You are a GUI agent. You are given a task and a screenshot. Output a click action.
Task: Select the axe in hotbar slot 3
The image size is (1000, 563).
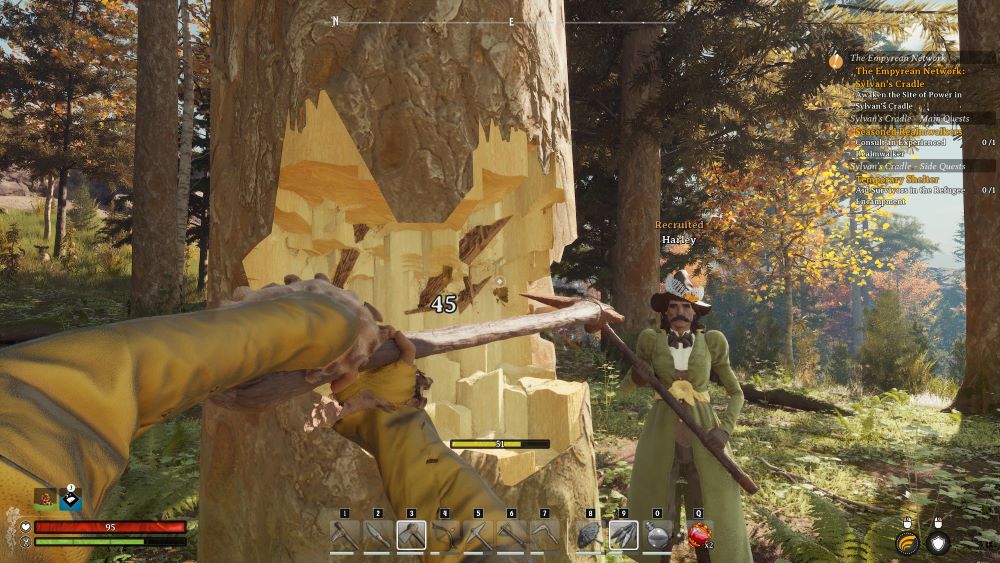pos(411,535)
